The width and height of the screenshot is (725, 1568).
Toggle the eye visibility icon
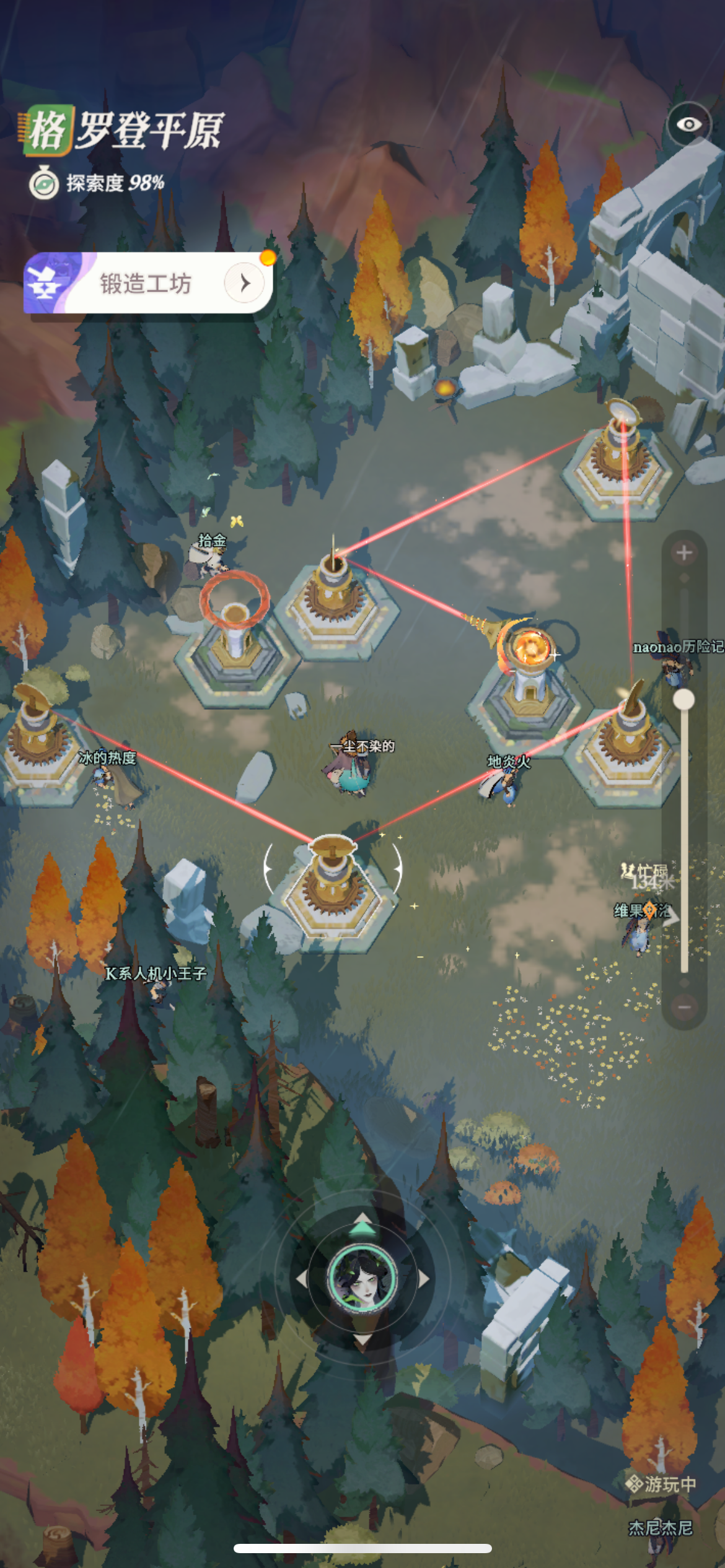coord(688,124)
